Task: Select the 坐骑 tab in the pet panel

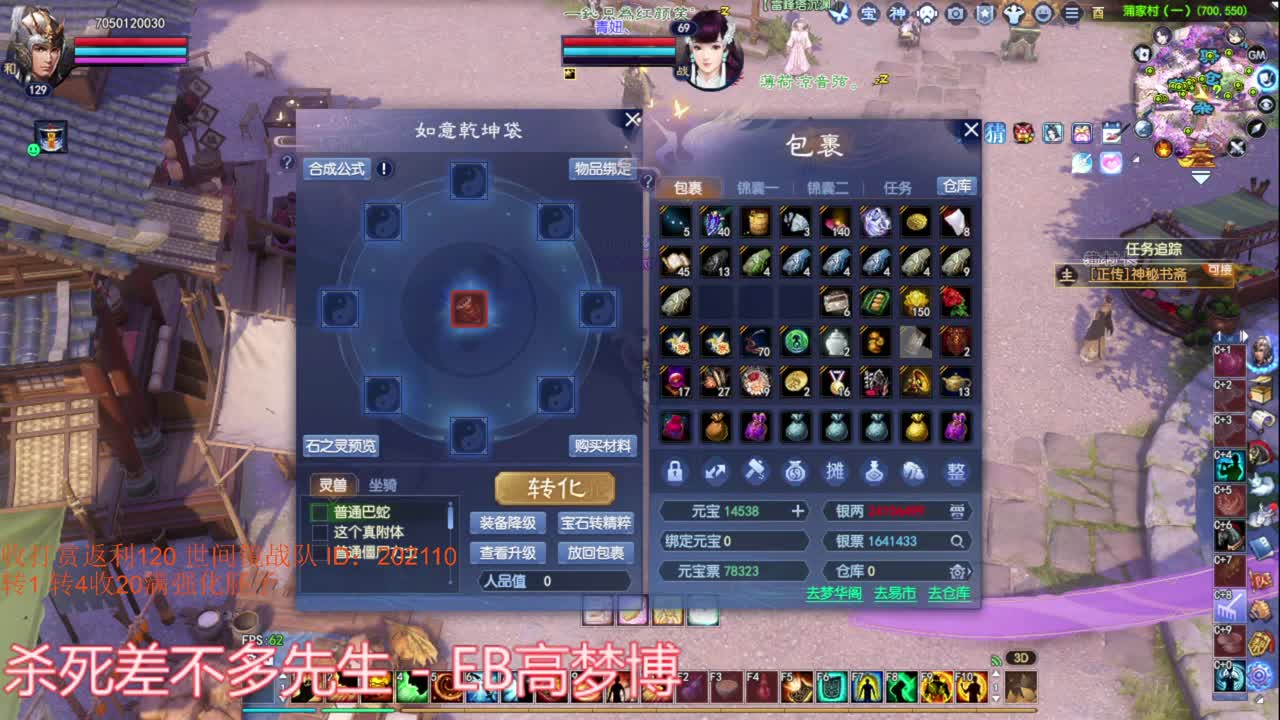Action: [x=383, y=486]
